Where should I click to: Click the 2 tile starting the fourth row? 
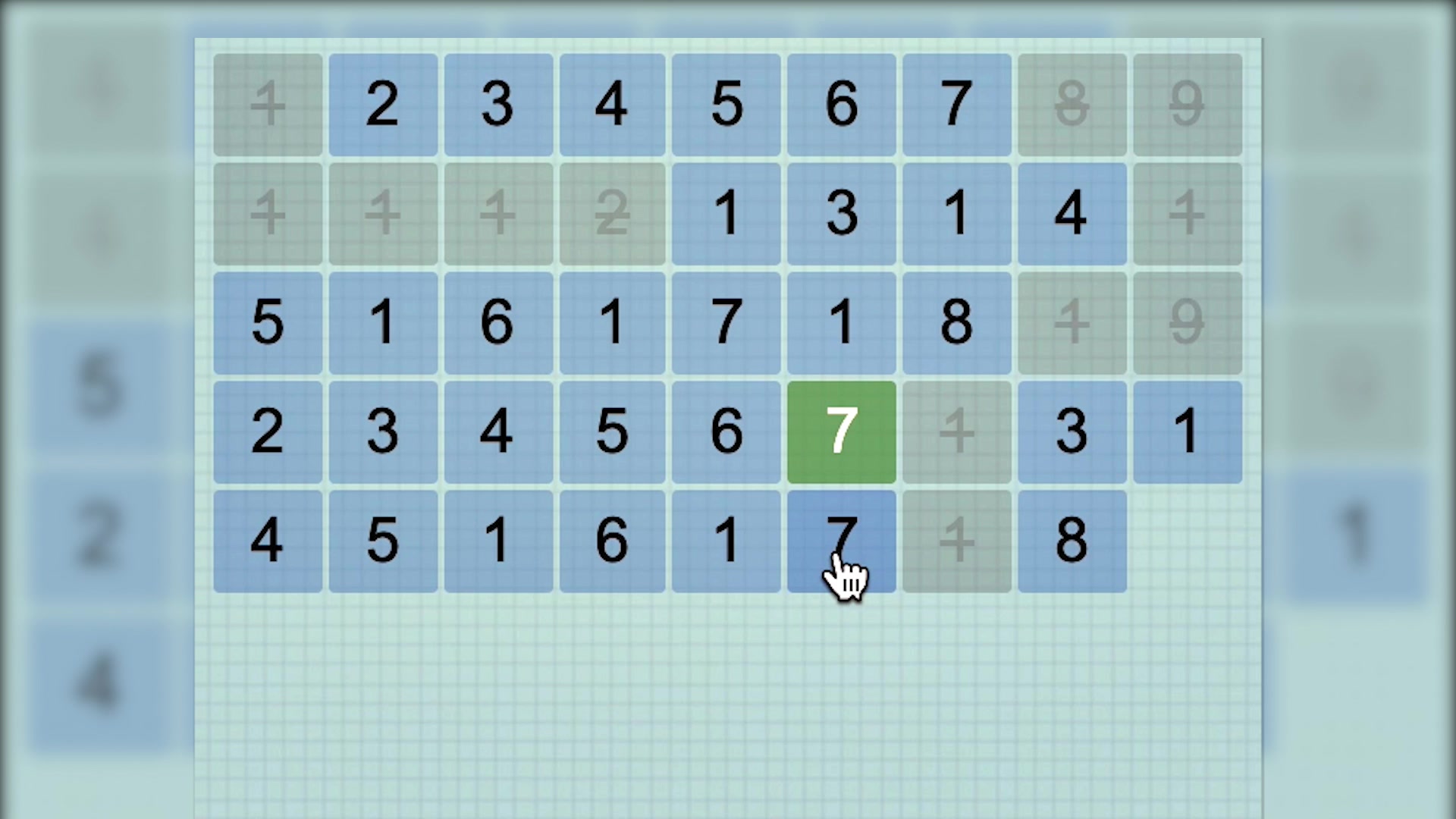tap(267, 431)
